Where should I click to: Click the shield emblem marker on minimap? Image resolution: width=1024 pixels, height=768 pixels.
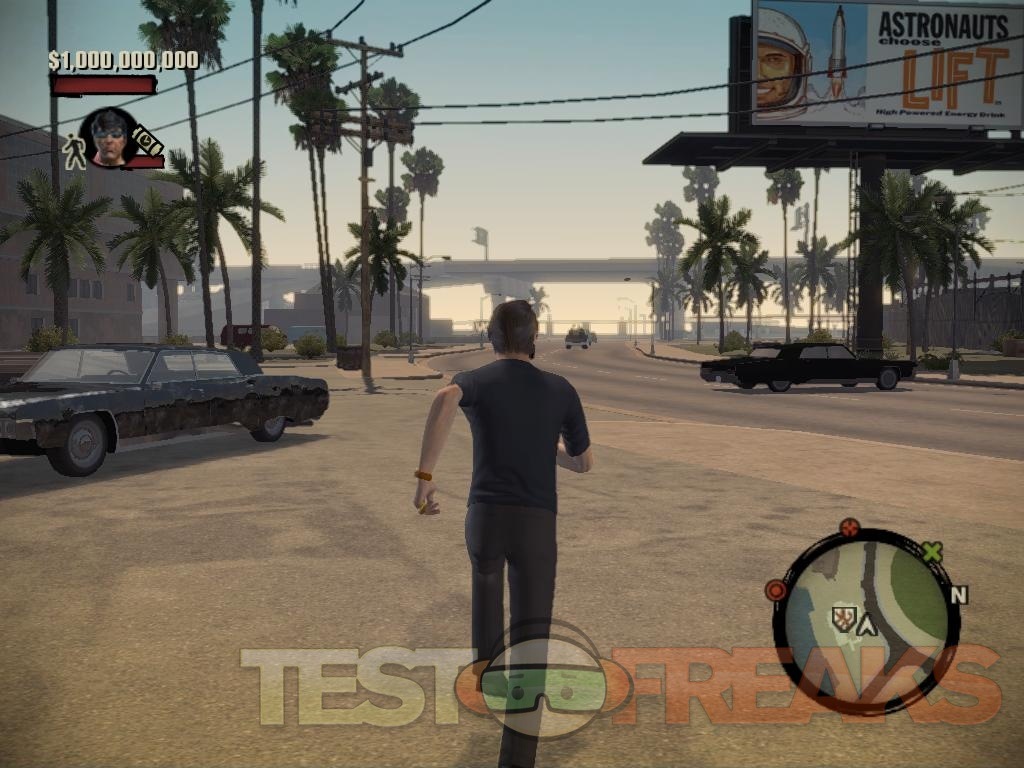[x=843, y=620]
